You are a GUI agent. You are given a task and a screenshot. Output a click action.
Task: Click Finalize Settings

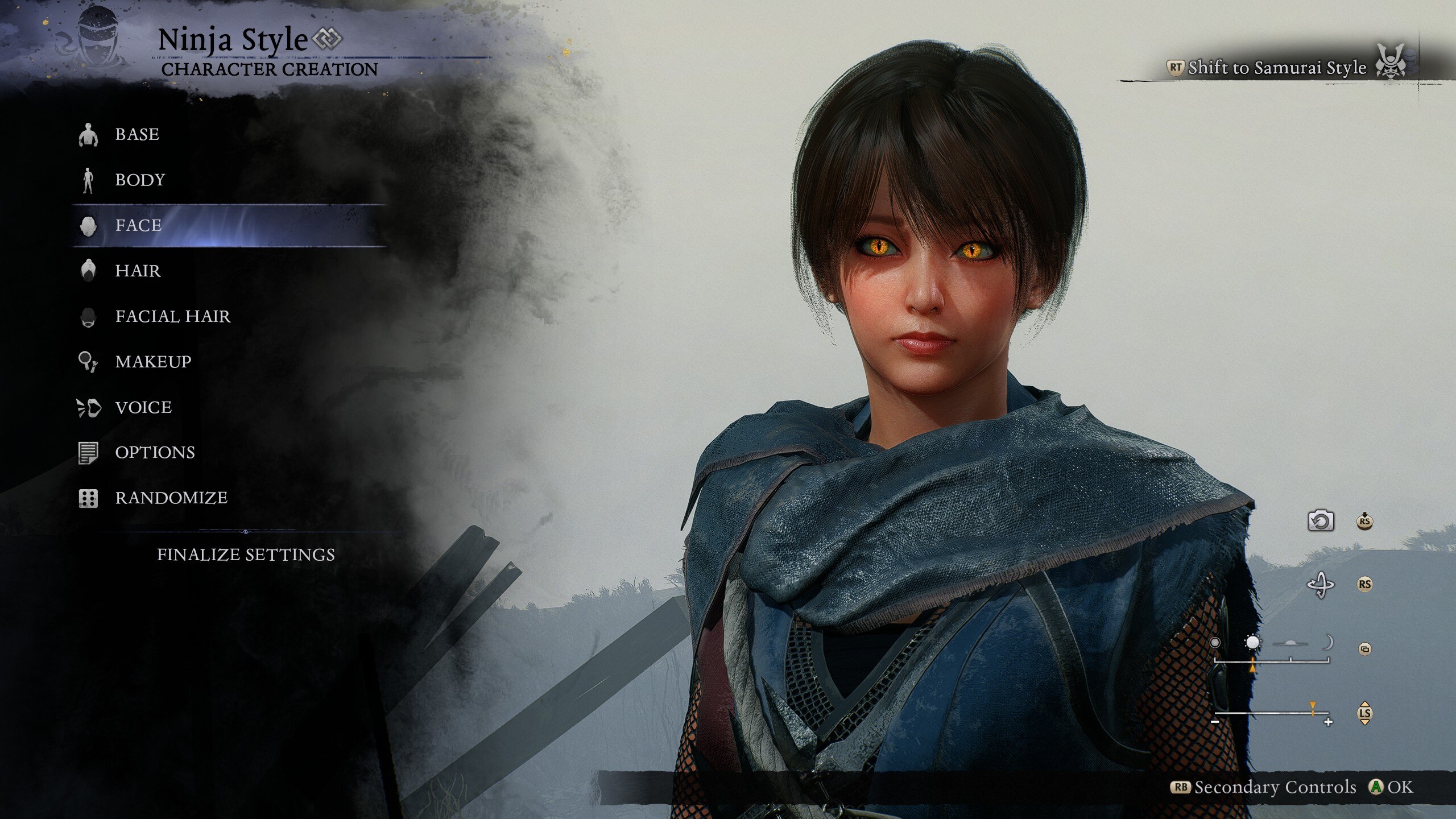click(246, 555)
